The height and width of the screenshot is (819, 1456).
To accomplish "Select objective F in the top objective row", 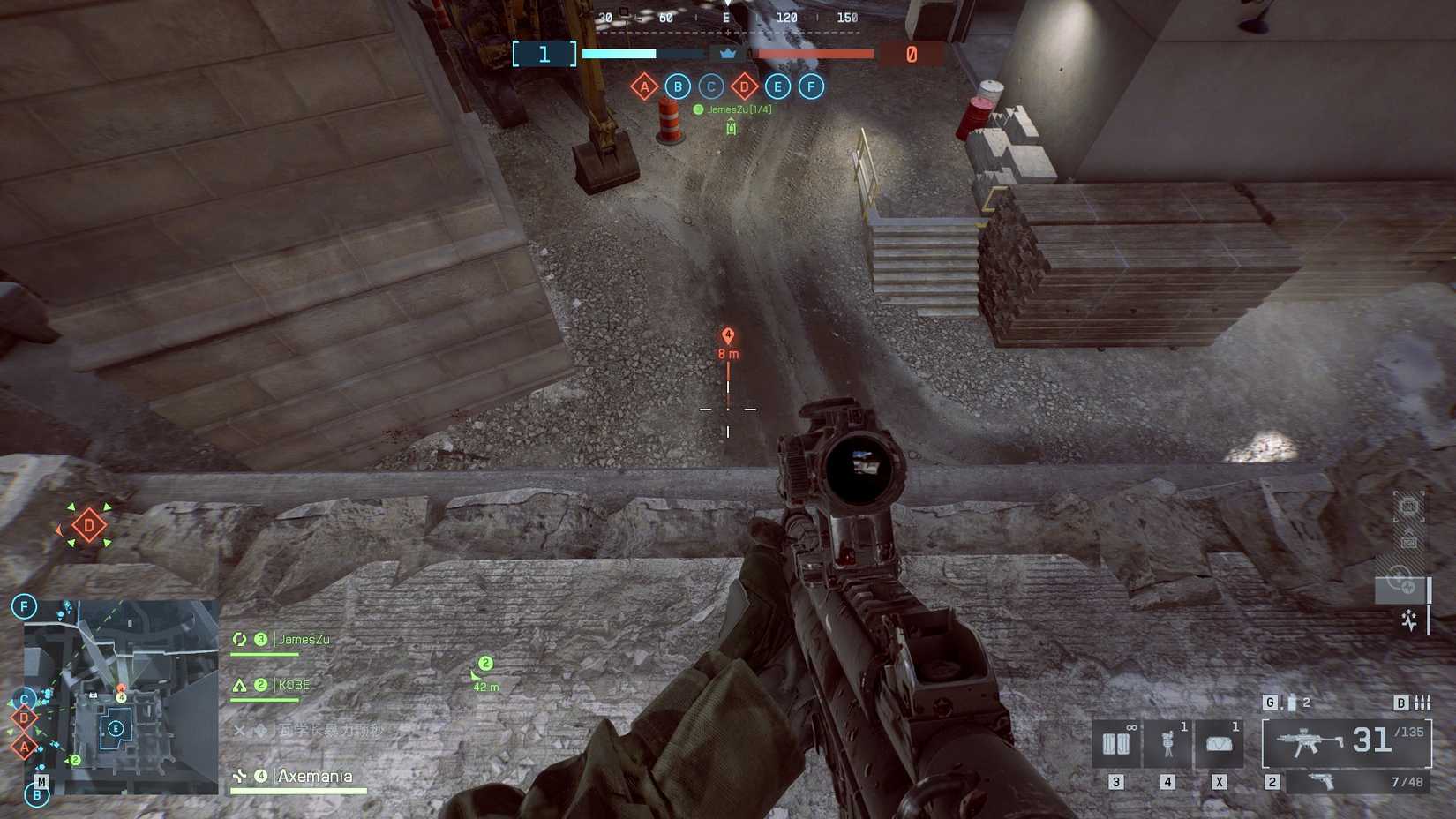I will pyautogui.click(x=810, y=86).
